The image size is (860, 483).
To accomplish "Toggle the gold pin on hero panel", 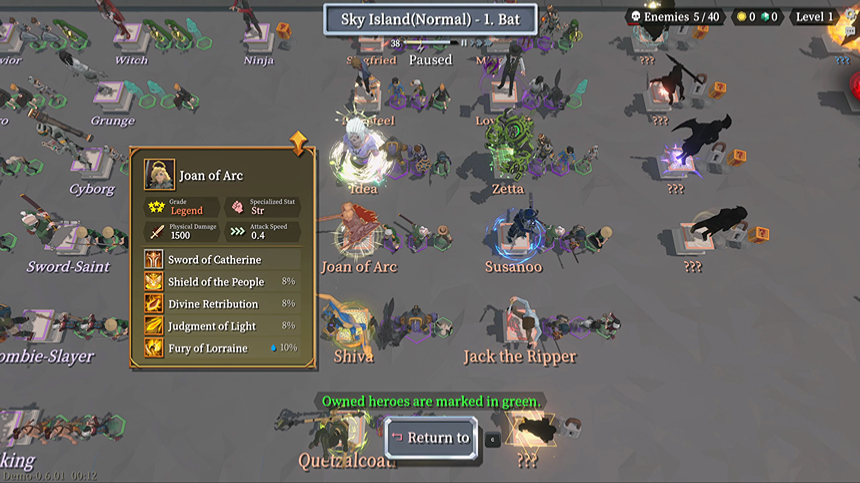I will click(x=298, y=142).
